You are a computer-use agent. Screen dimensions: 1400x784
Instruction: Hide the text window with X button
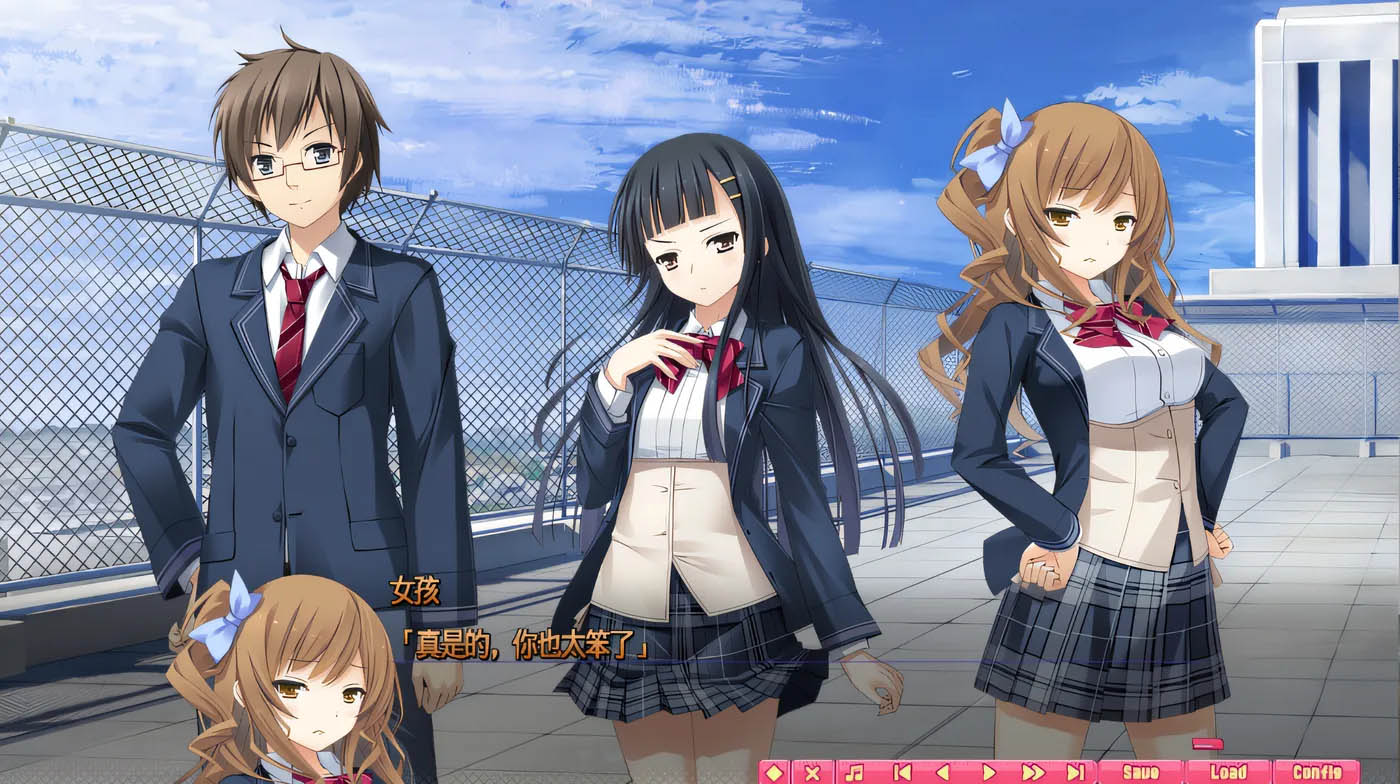point(812,772)
